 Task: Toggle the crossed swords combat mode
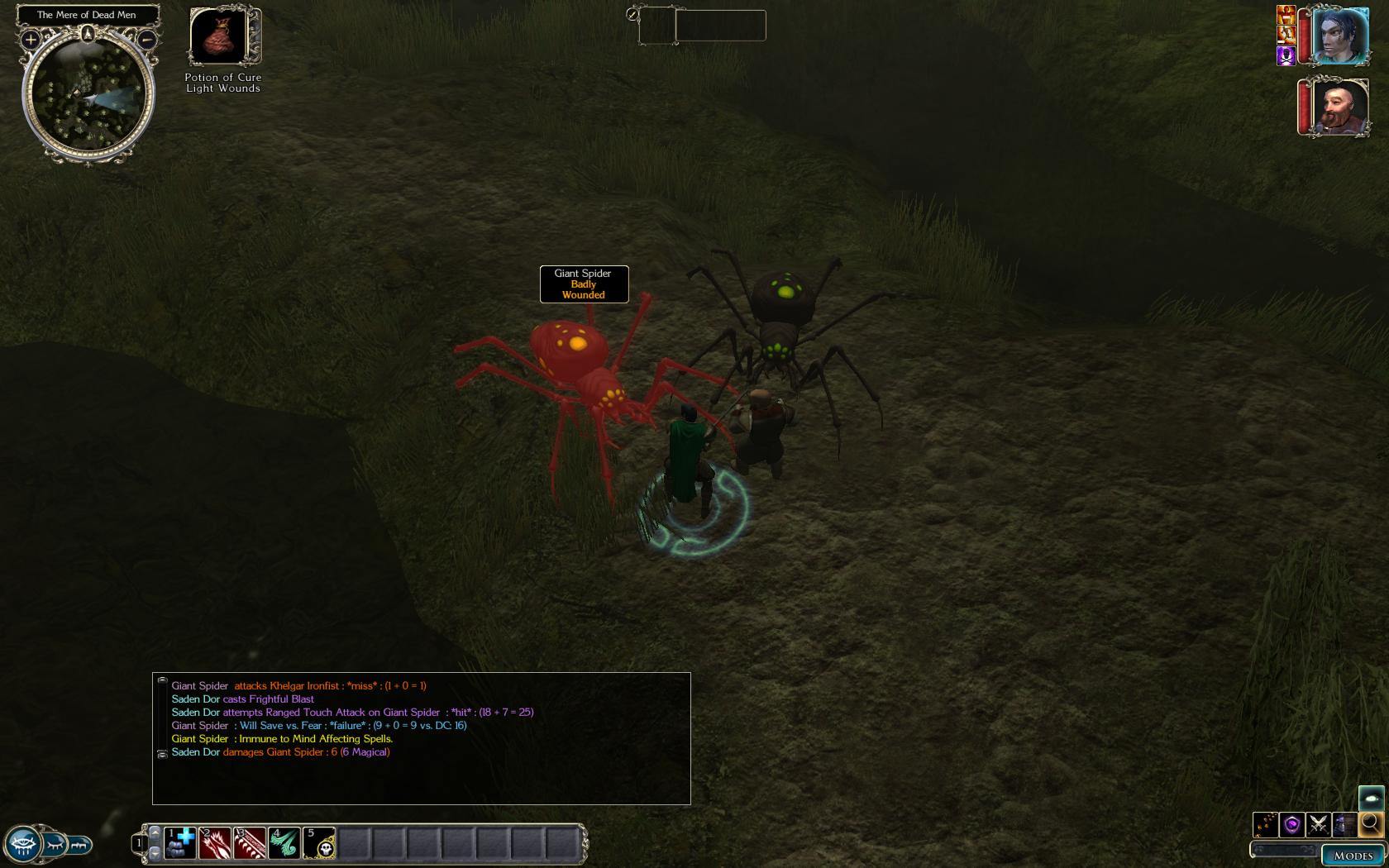coord(1319,824)
